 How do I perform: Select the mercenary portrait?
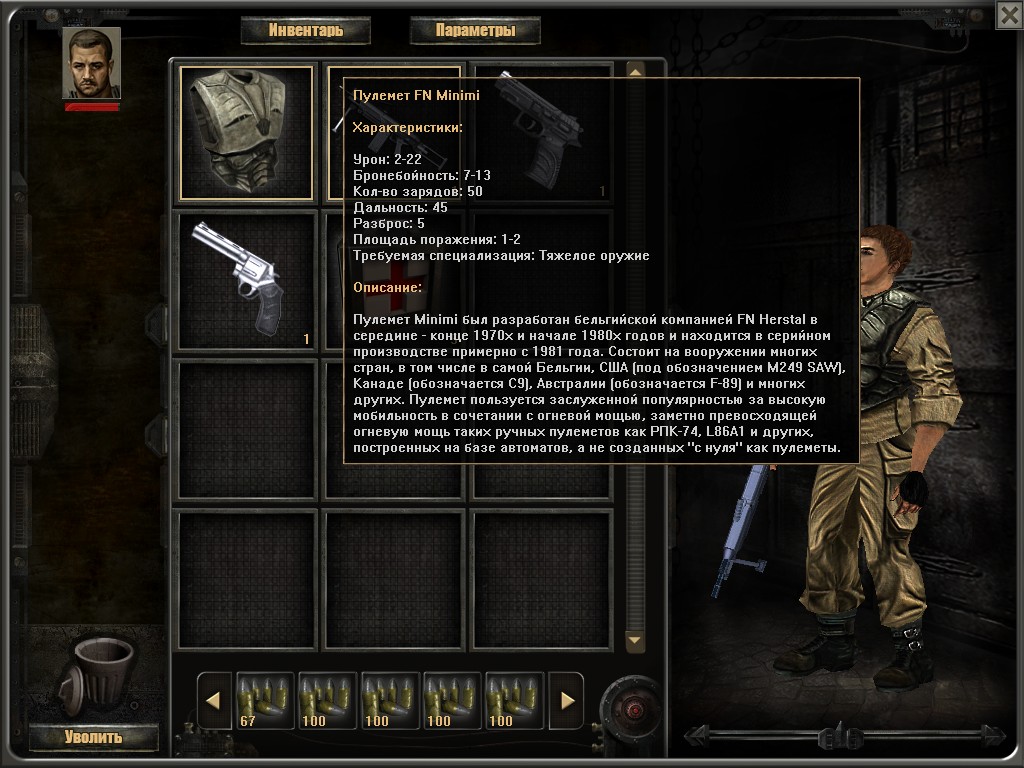pyautogui.click(x=91, y=63)
